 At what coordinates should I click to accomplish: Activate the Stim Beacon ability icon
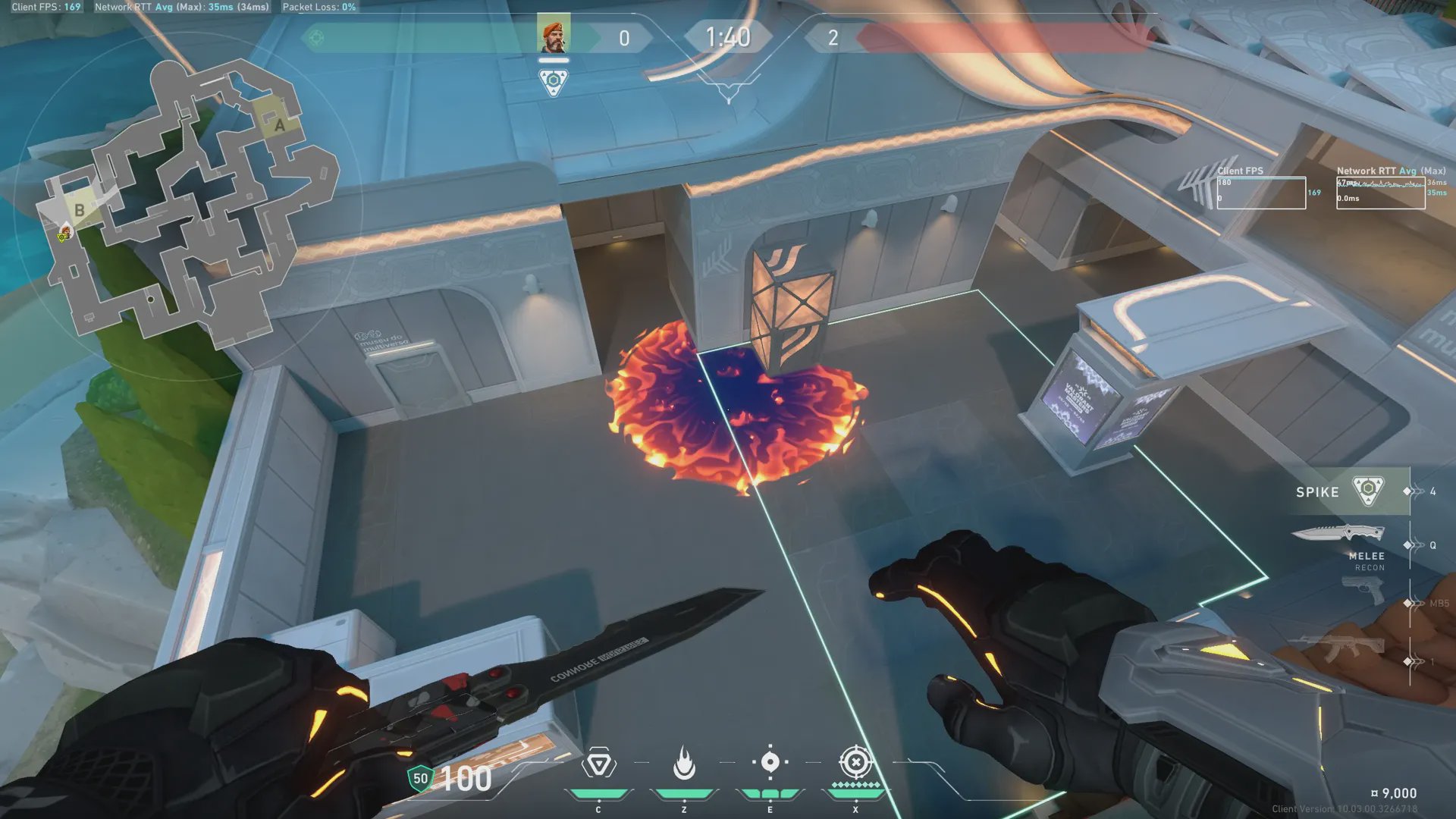click(x=598, y=764)
